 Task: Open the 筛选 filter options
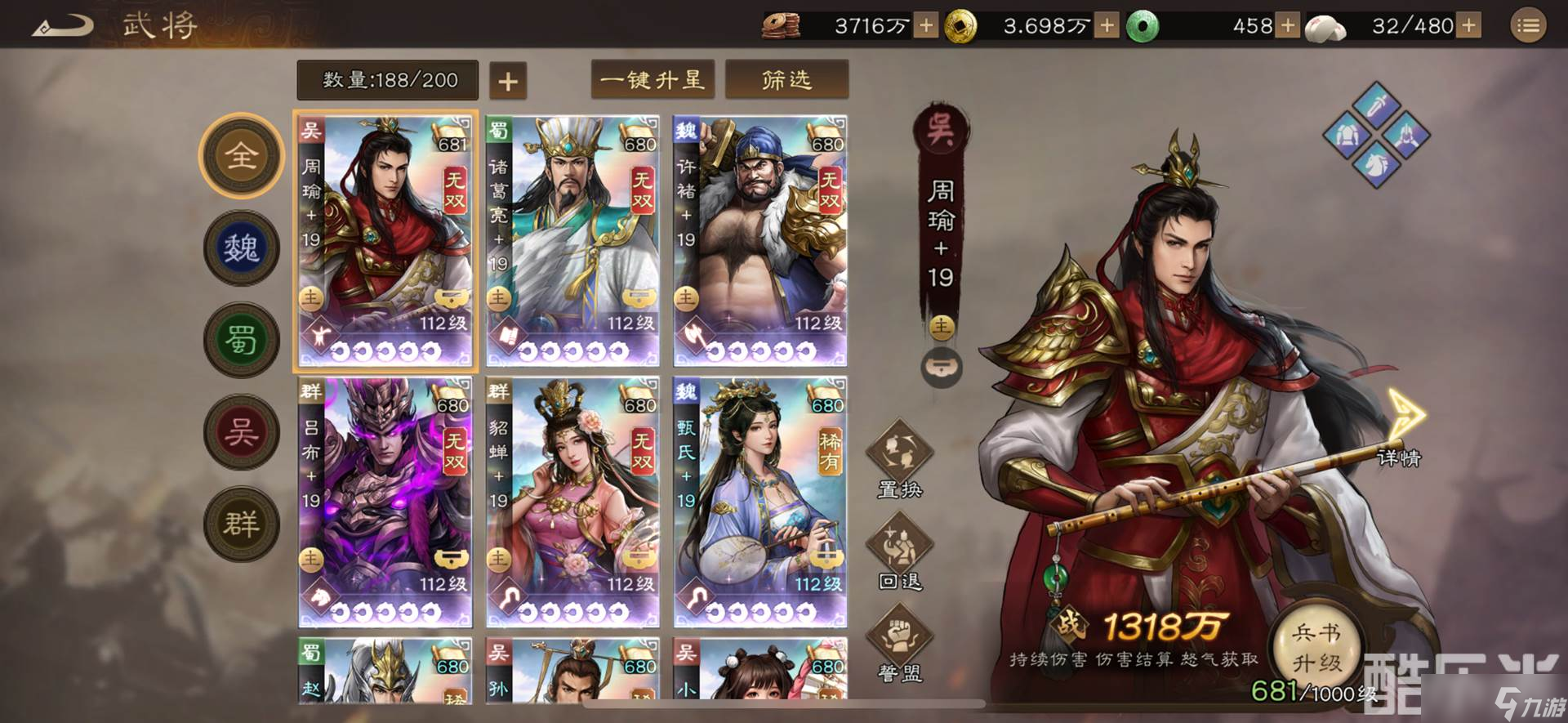tap(786, 79)
